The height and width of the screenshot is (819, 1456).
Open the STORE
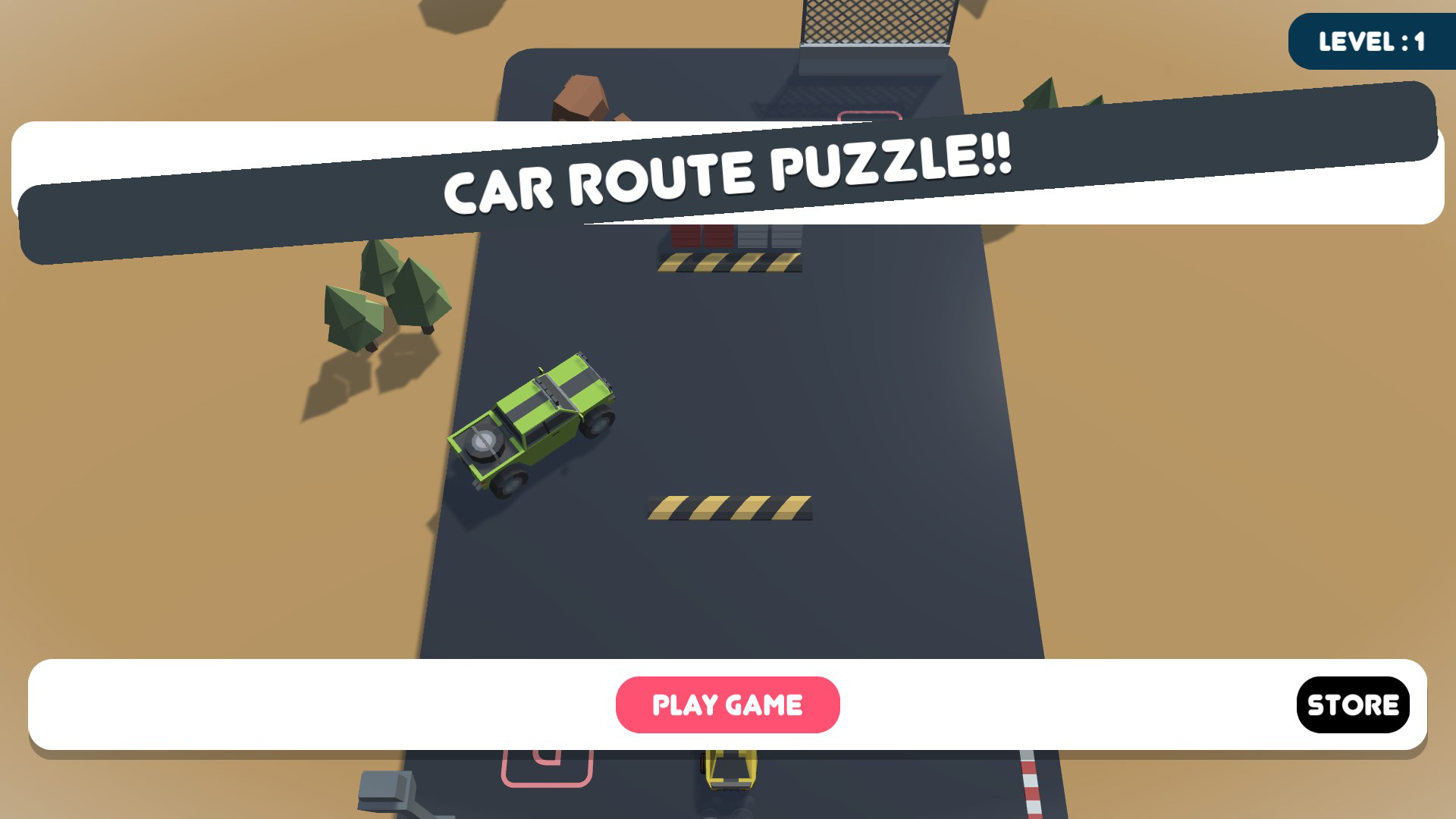click(x=1354, y=704)
